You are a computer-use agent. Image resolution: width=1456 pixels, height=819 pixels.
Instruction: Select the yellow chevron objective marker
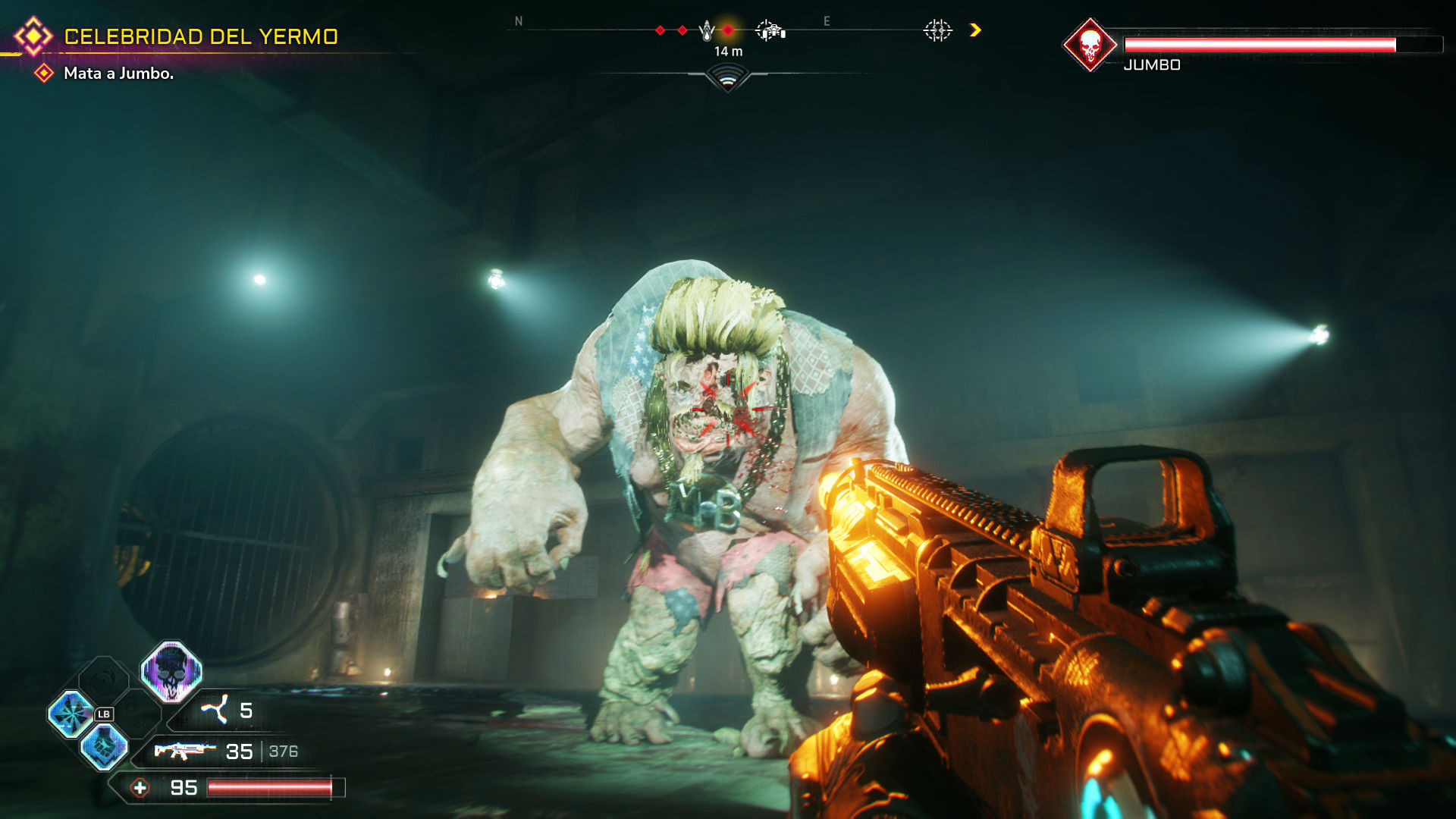(975, 30)
